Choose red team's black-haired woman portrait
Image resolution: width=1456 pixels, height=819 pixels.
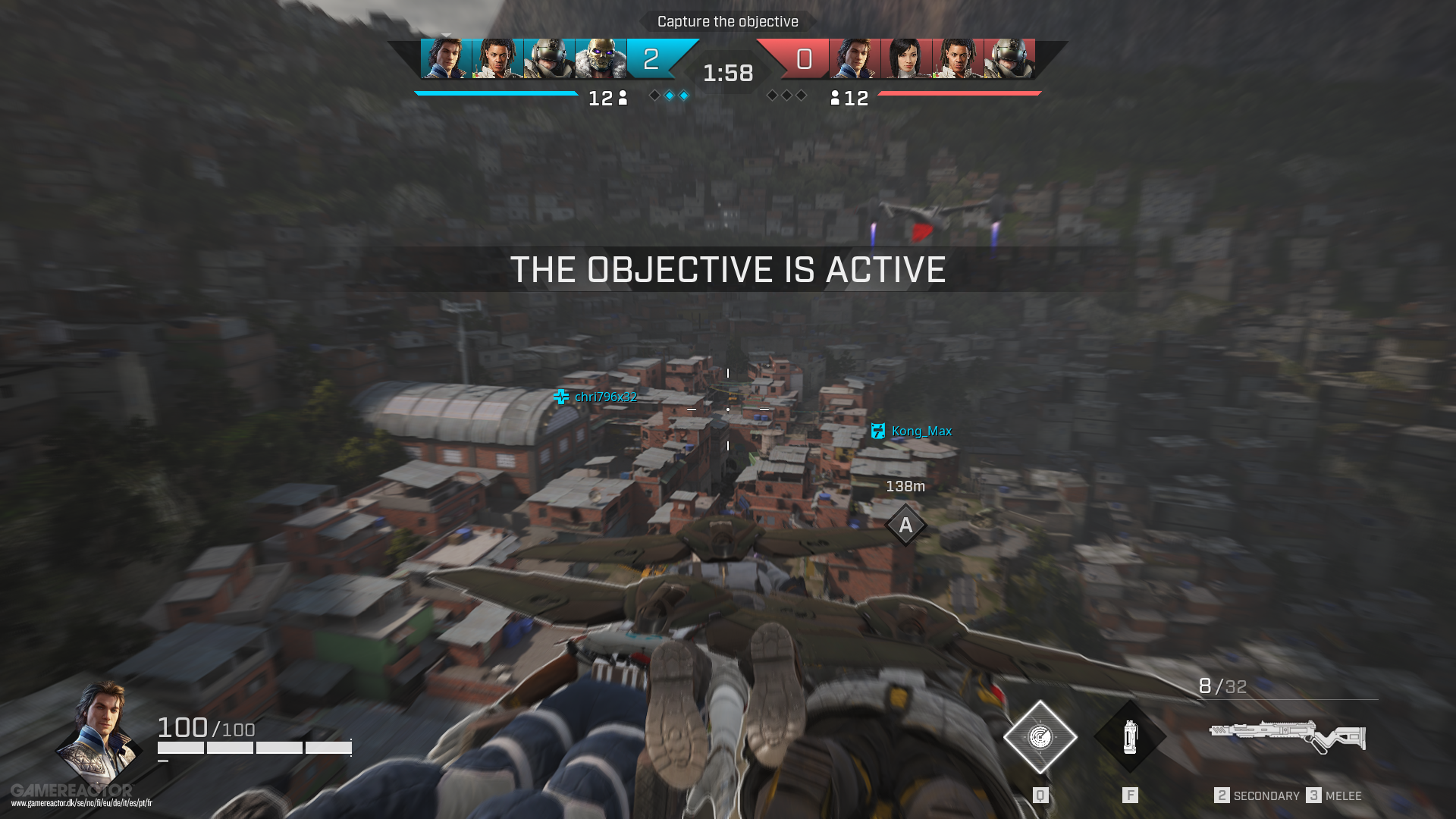pos(906,59)
